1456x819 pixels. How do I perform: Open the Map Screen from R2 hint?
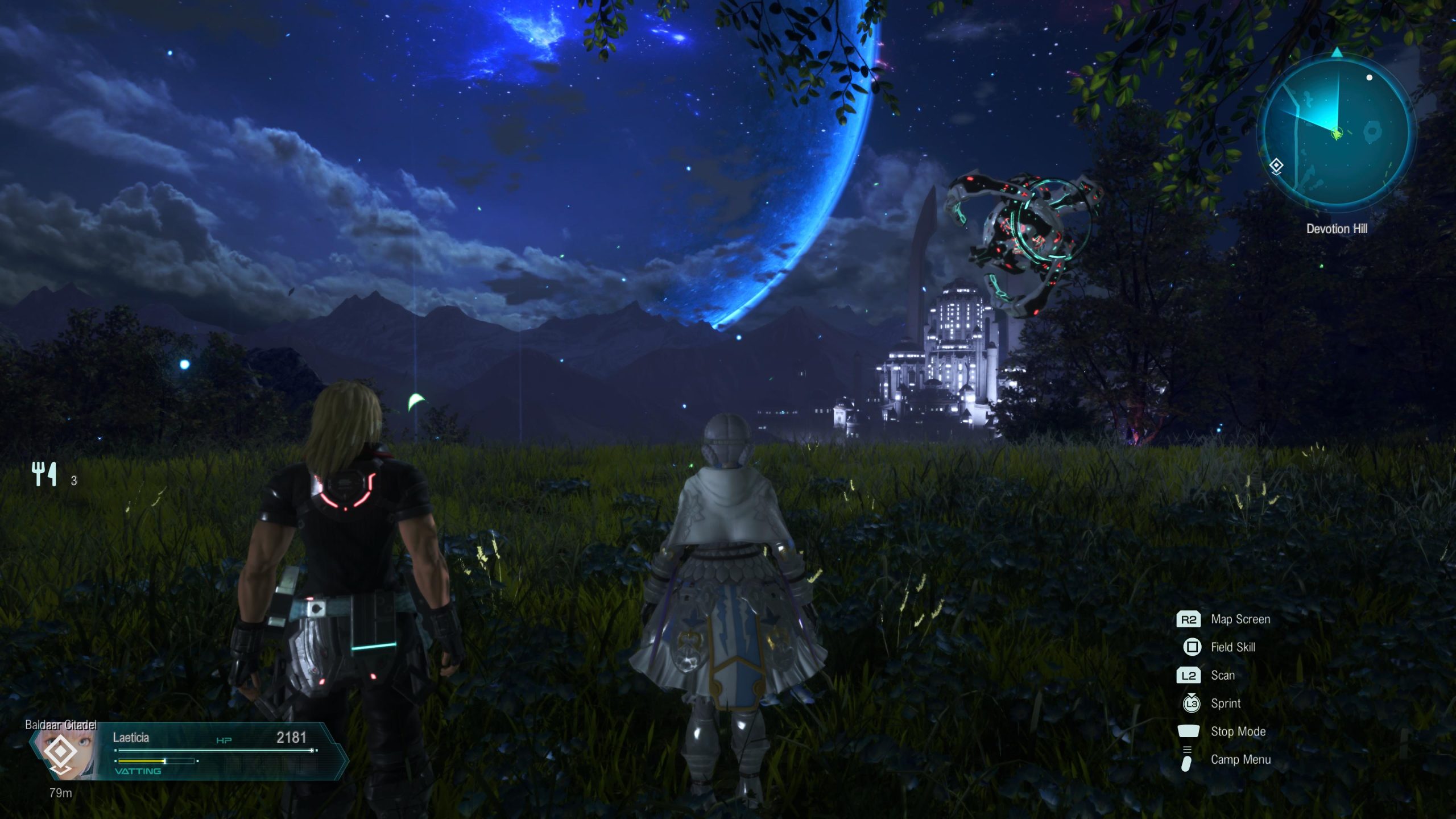[1240, 619]
